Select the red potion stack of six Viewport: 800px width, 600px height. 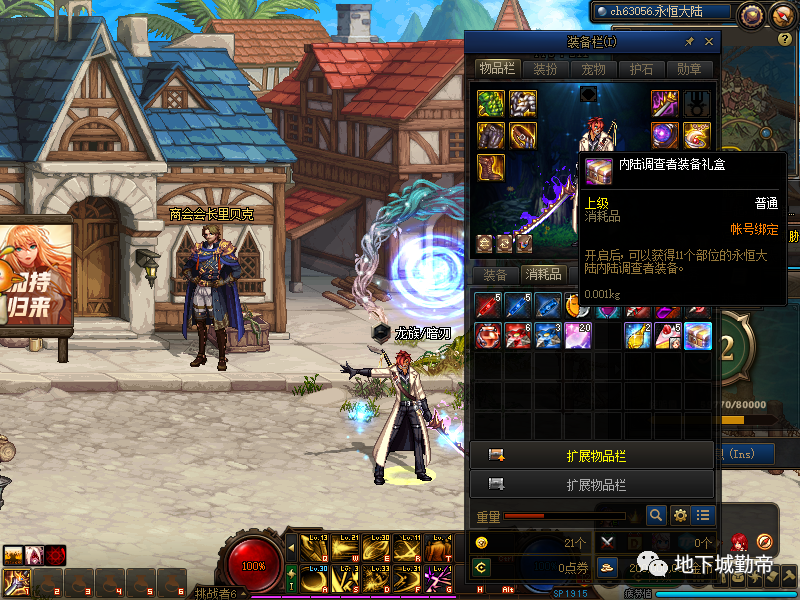pos(517,336)
